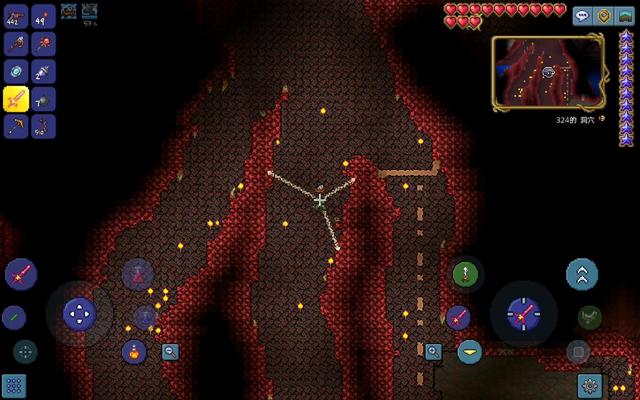Toggle the smart cursor crosshair button

[x=25, y=351]
